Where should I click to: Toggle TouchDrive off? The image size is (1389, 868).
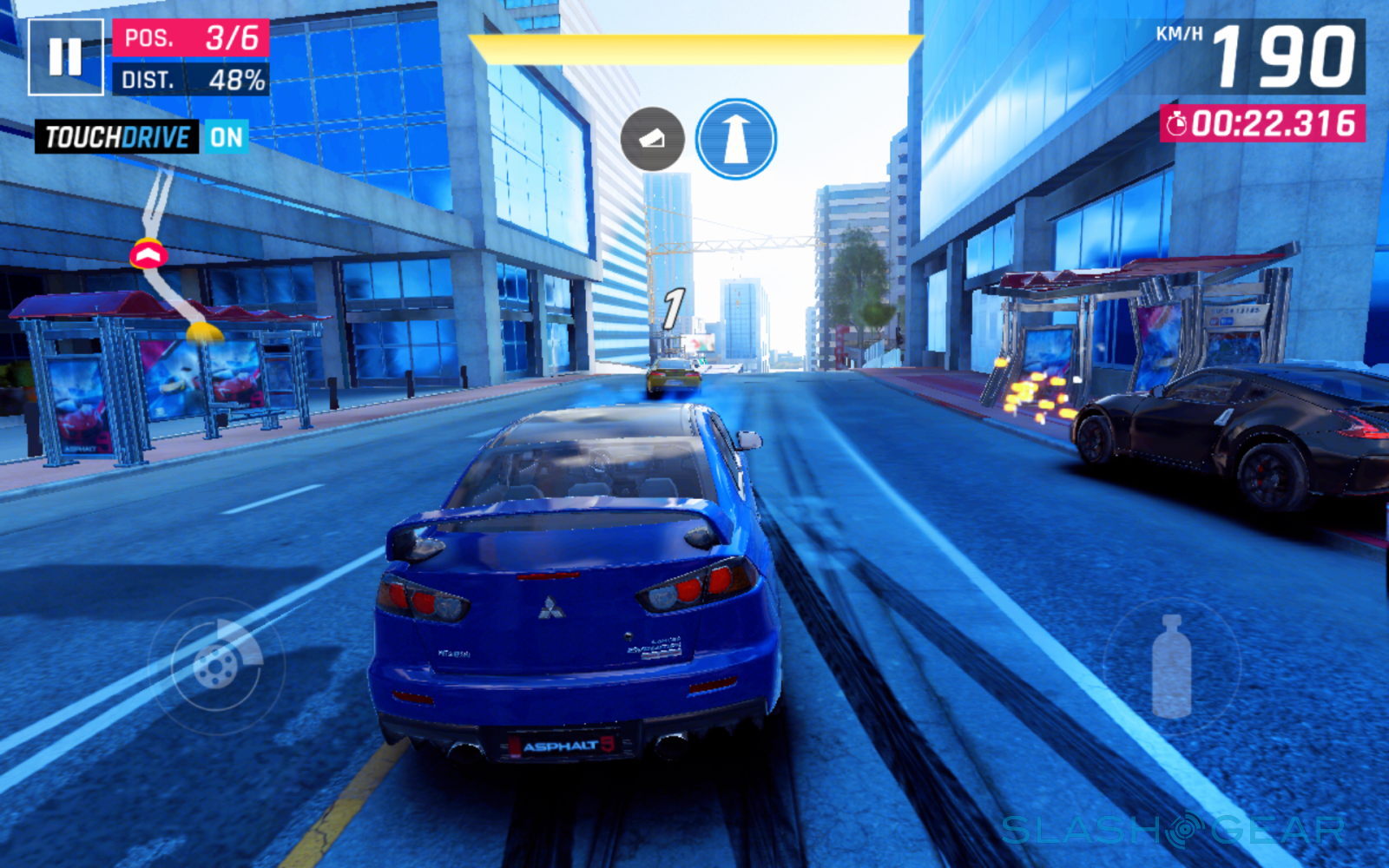(226, 137)
